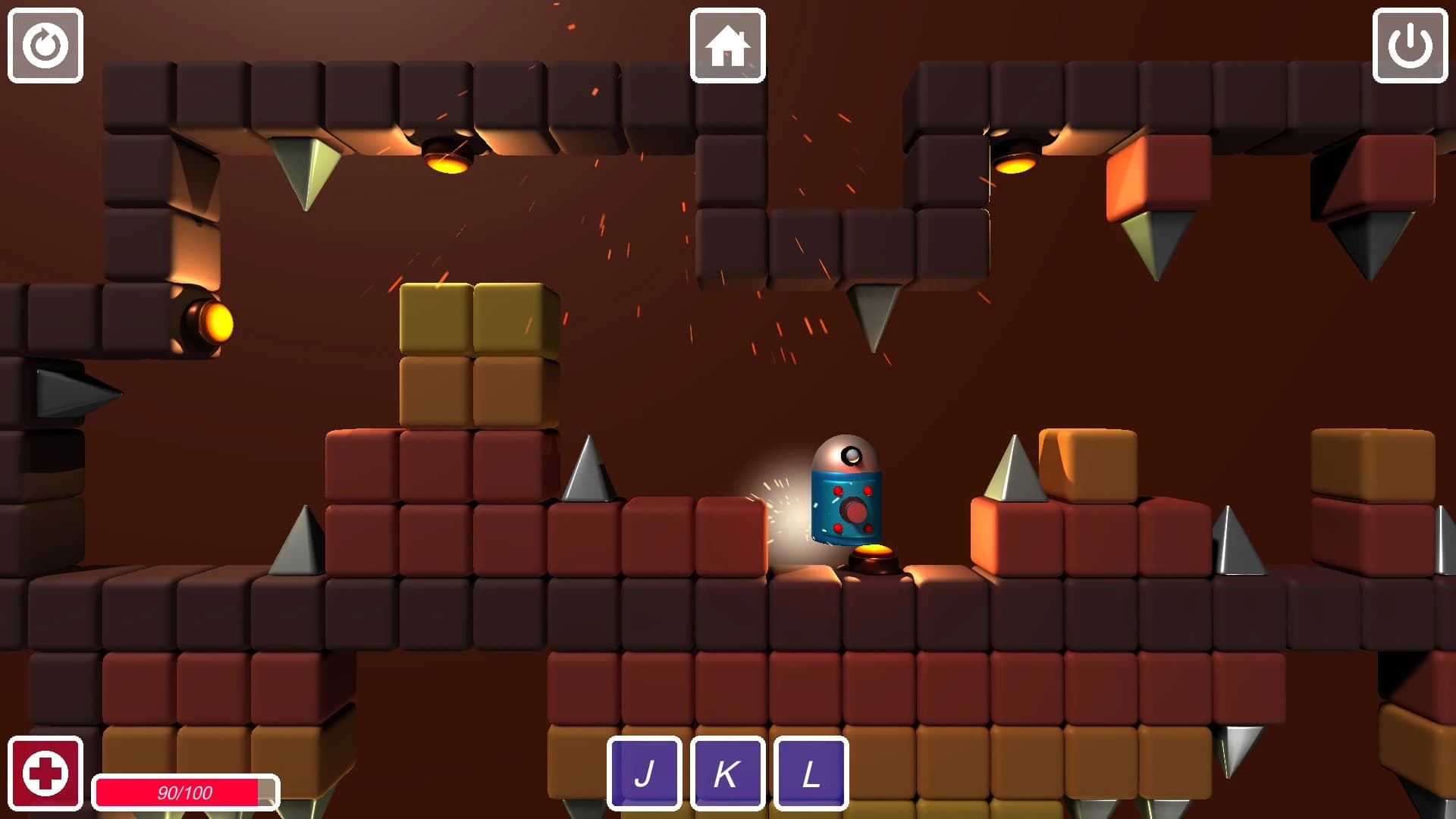Click the circular reset arrow symbol
Viewport: 1456px width, 819px height.
click(x=44, y=45)
